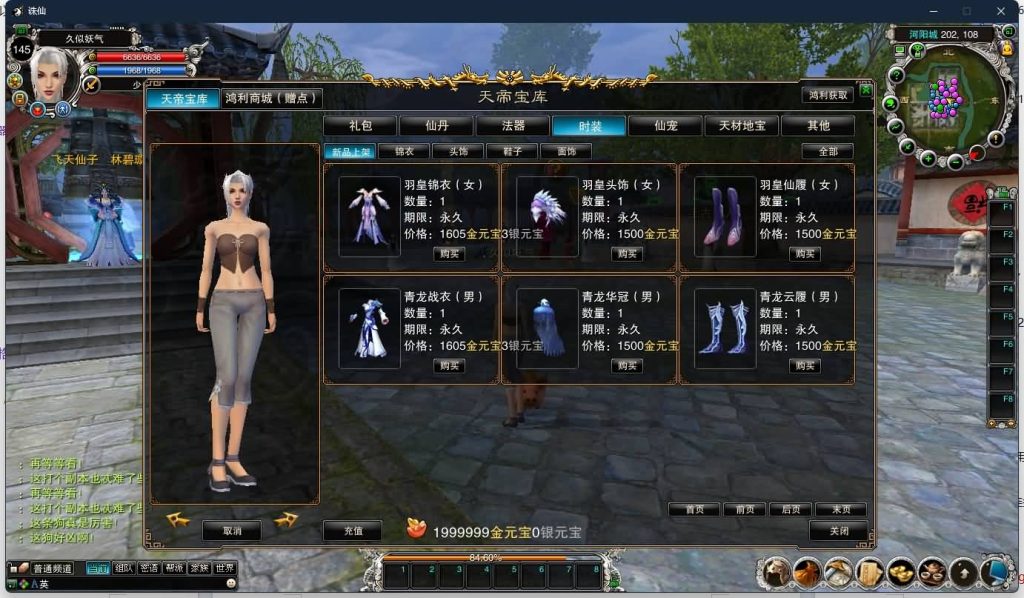The width and height of the screenshot is (1024, 598).
Task: Select the 仙丹 category
Action: (436, 126)
